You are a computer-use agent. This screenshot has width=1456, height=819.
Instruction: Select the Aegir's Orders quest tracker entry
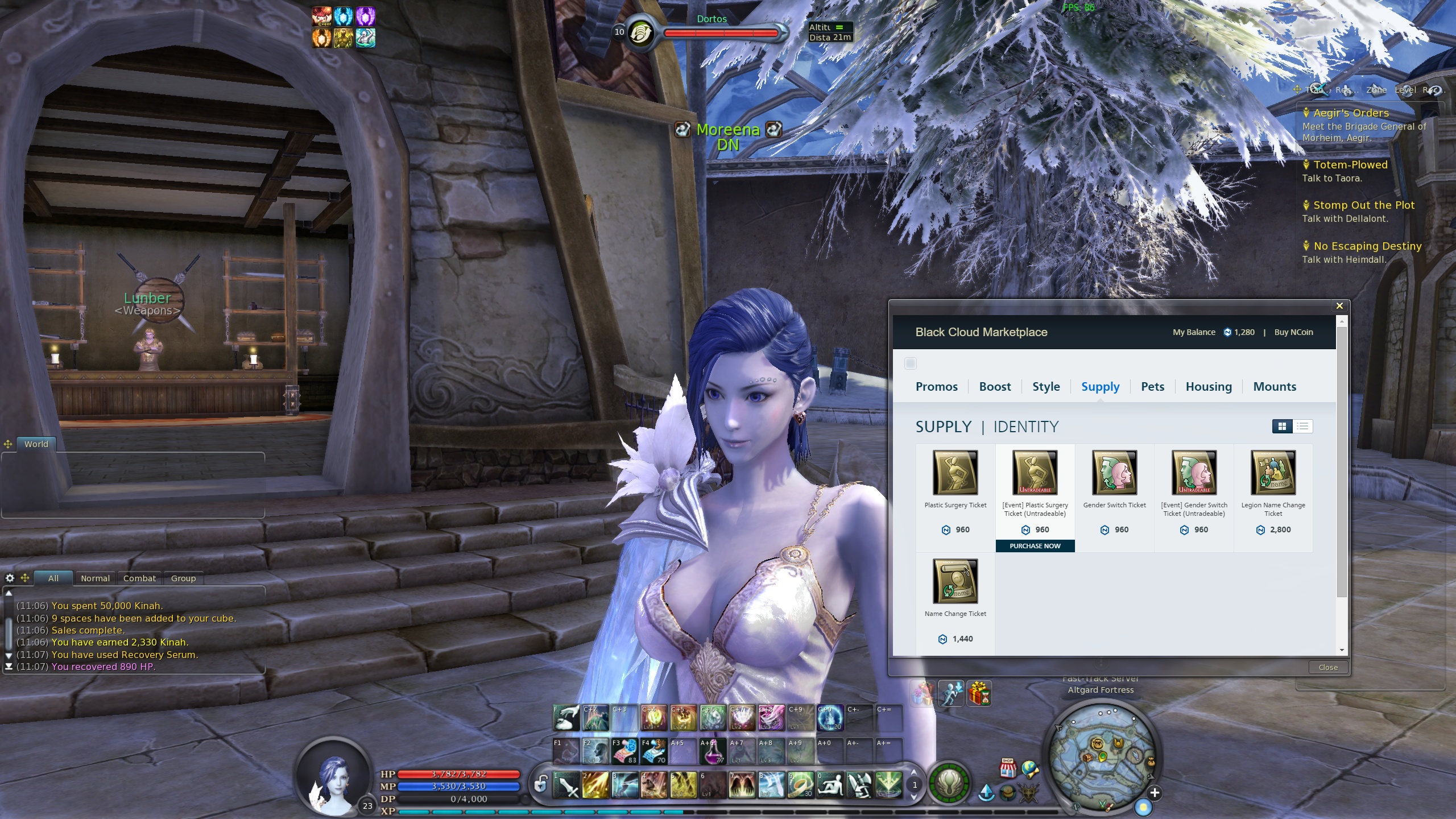click(1351, 113)
